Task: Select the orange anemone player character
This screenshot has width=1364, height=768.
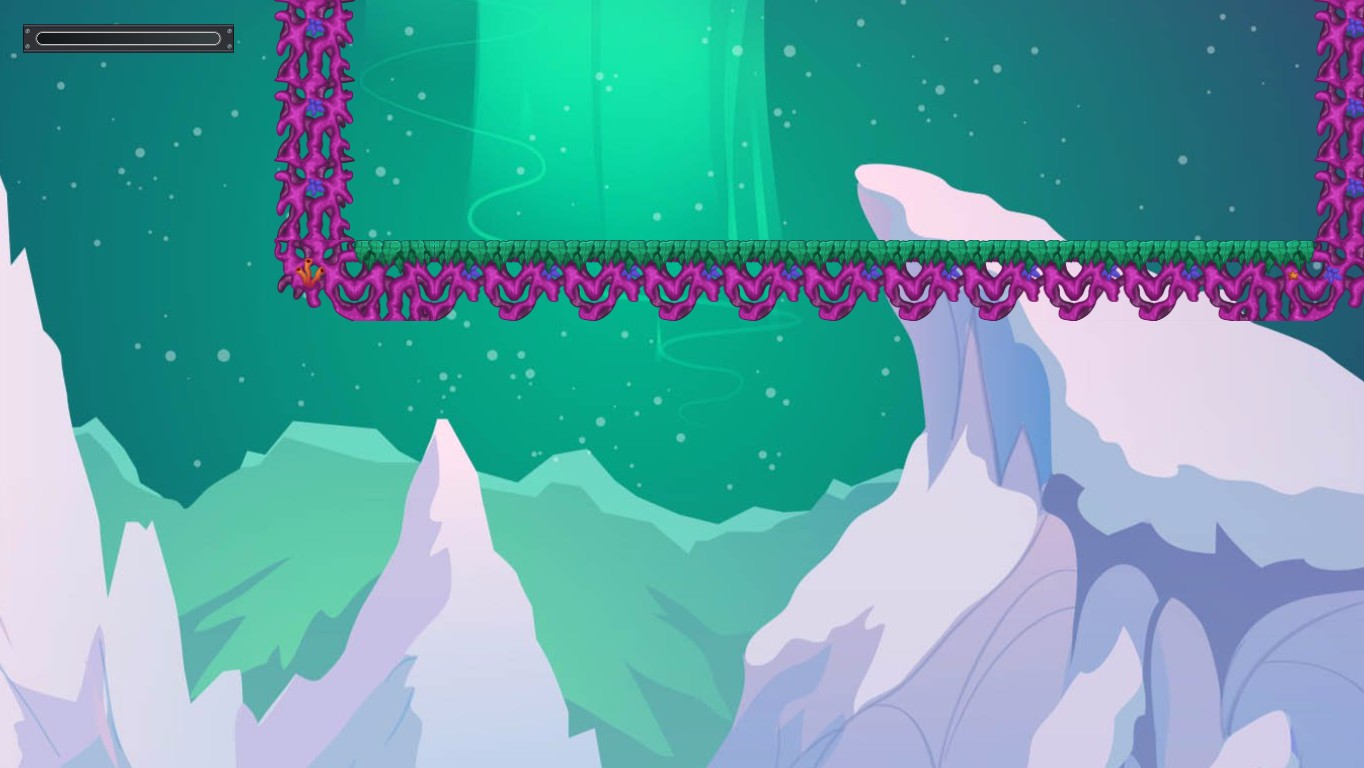Action: click(x=309, y=270)
